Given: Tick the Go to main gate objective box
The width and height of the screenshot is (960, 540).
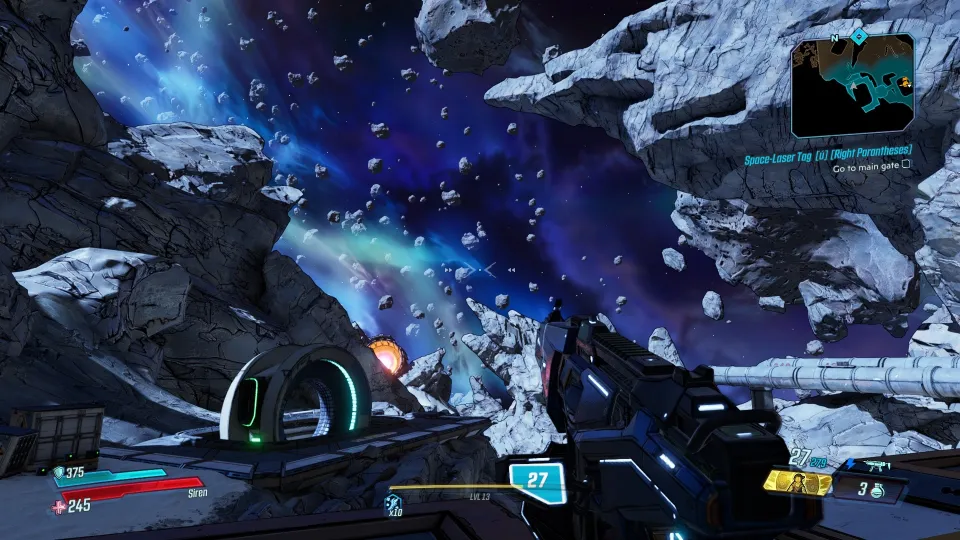Looking at the screenshot, I should tap(908, 169).
